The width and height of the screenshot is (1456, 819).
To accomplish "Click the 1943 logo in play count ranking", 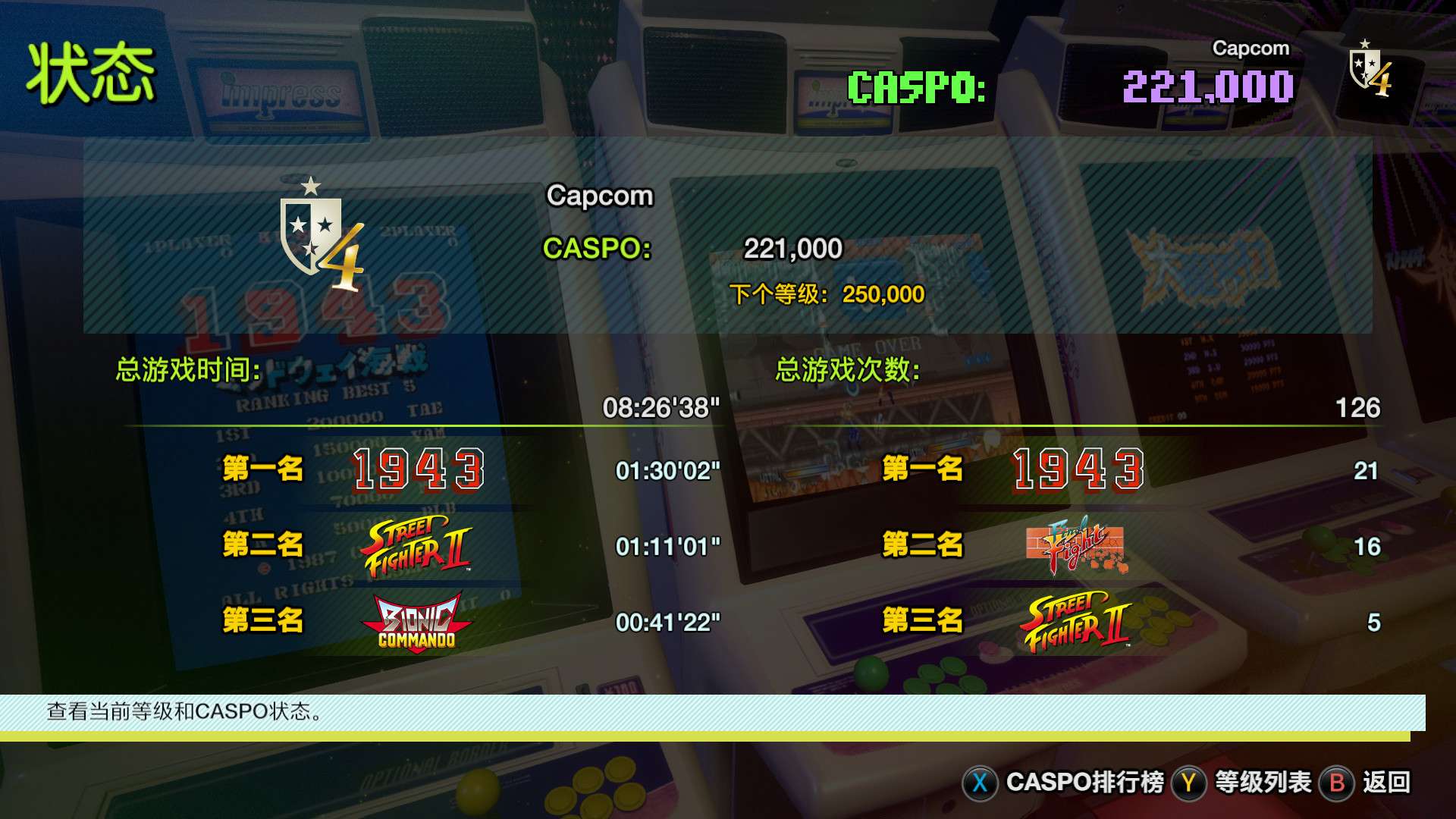I will pyautogui.click(x=1077, y=468).
